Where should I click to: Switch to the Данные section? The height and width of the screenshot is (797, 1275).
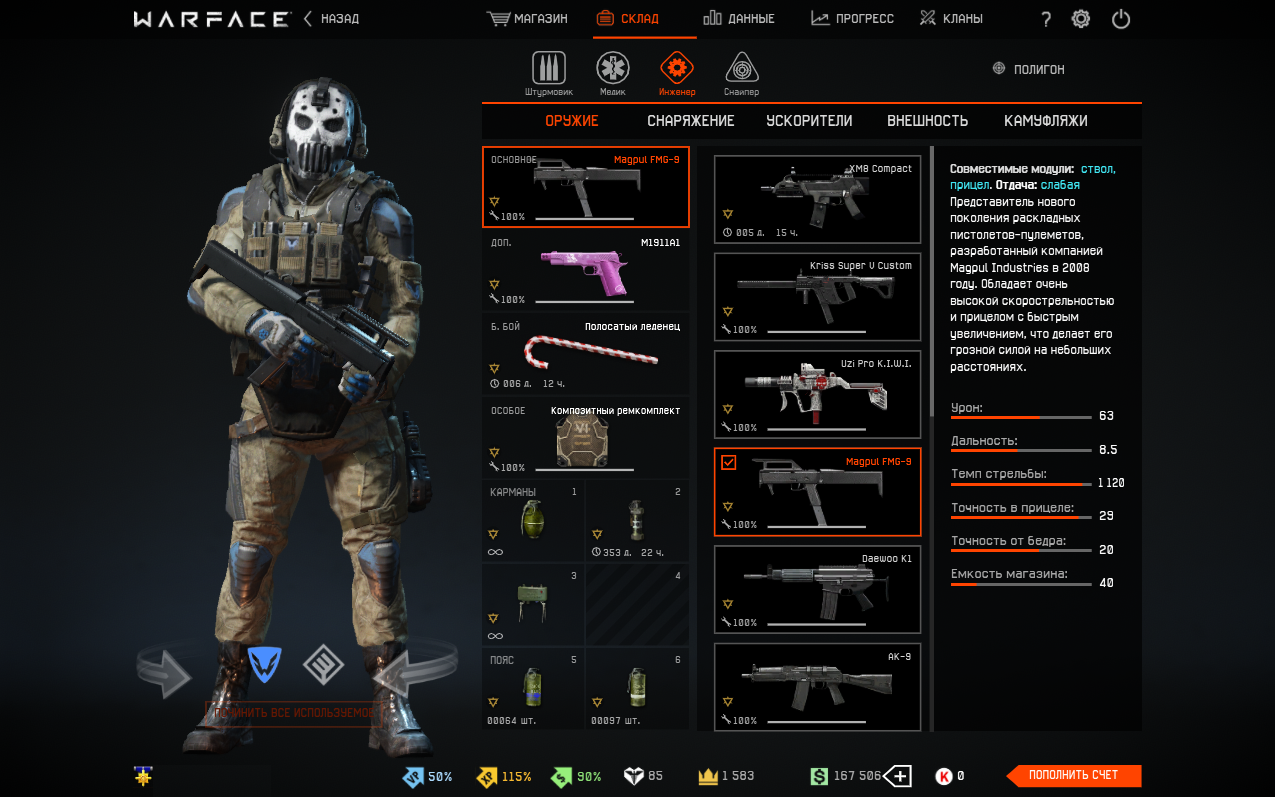click(738, 19)
